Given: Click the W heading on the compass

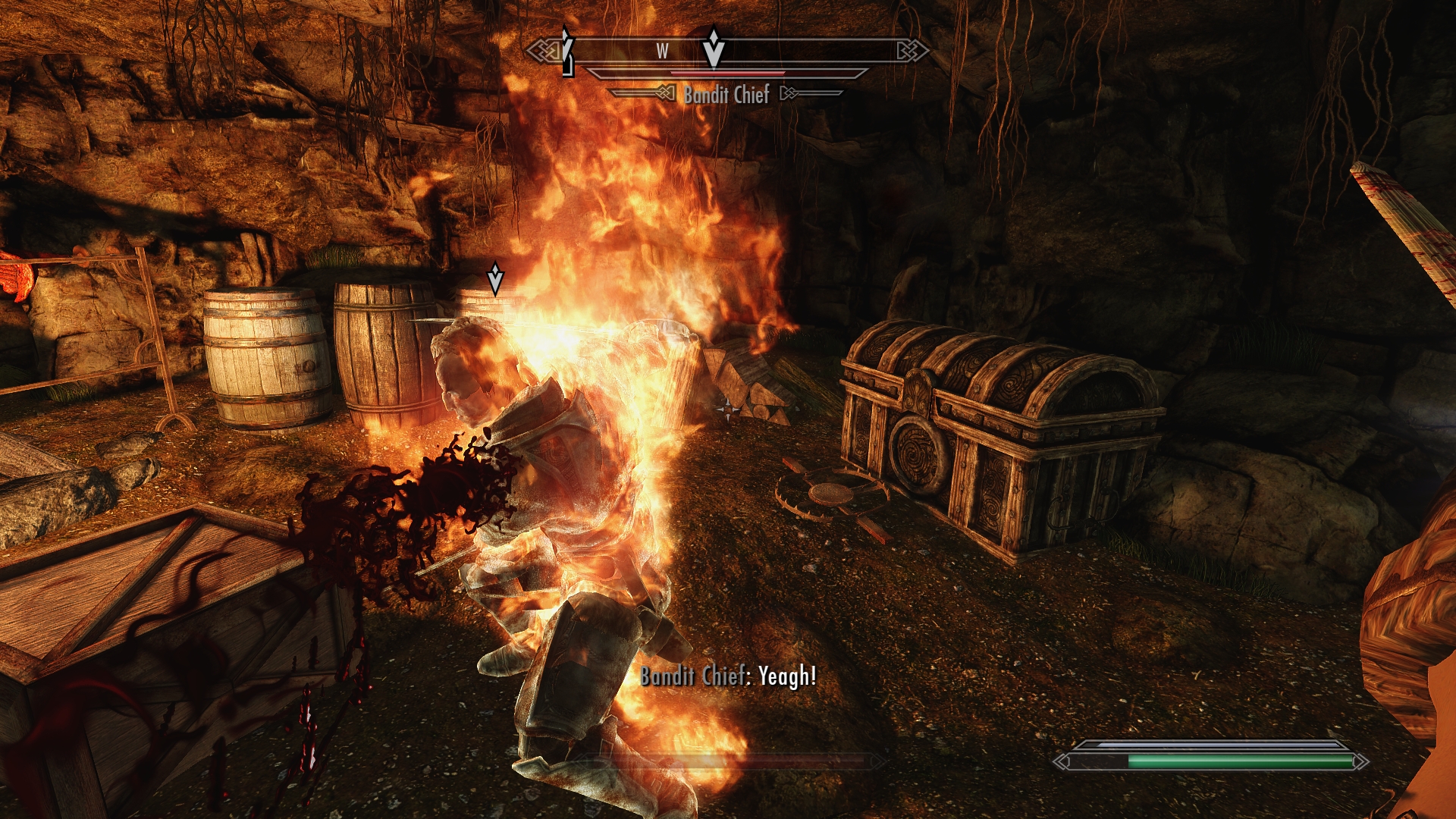Looking at the screenshot, I should tap(662, 52).
